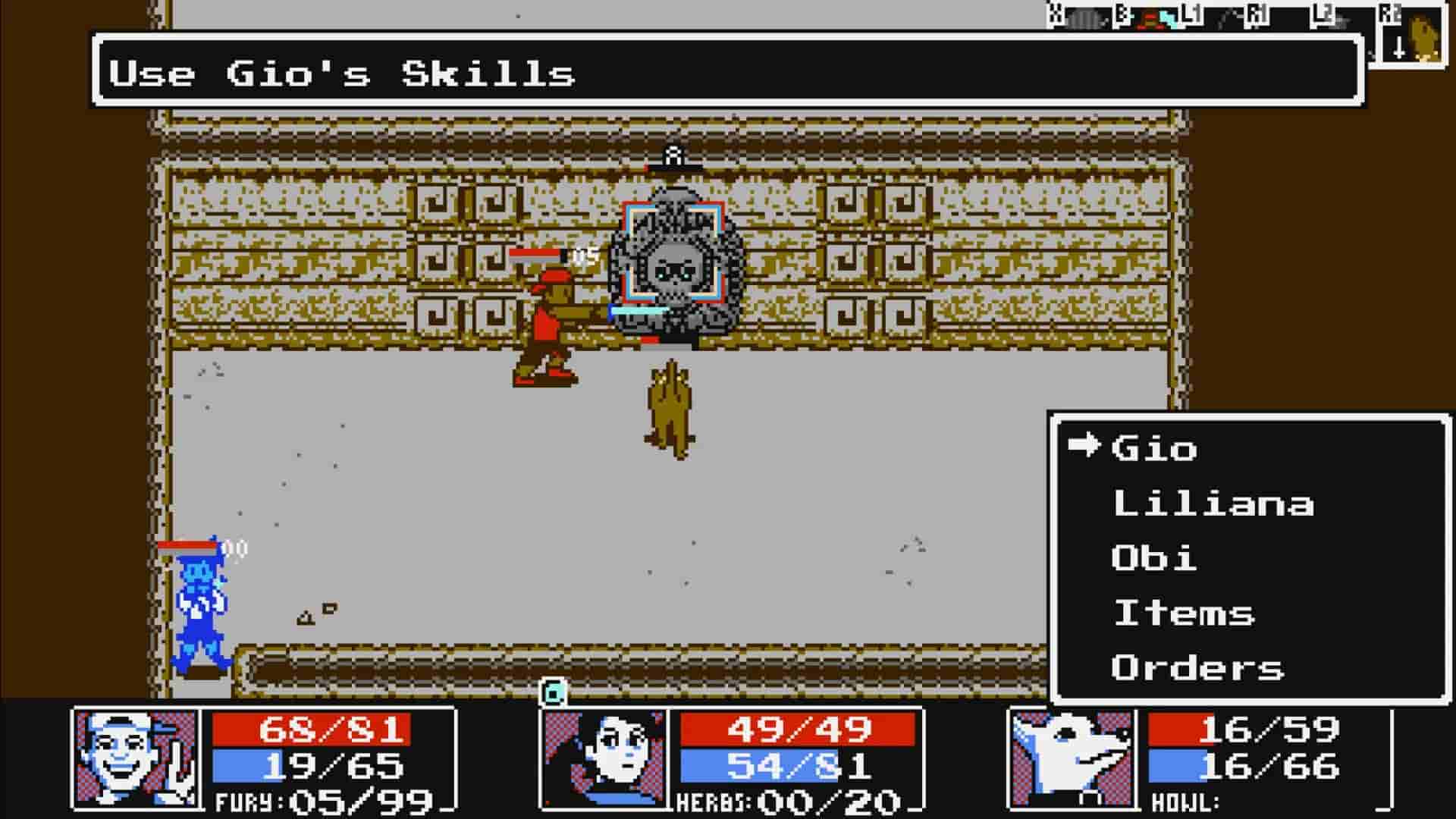Select Obi in the command menu
The width and height of the screenshot is (1456, 819).
1153,559
